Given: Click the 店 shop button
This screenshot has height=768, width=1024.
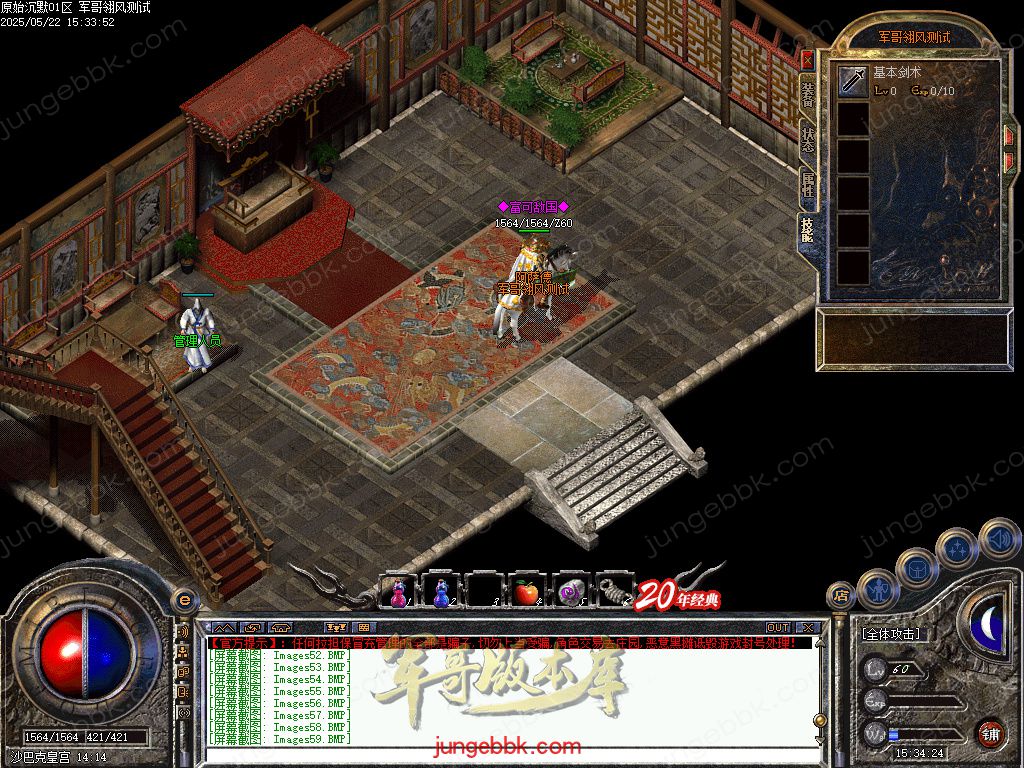Looking at the screenshot, I should [841, 597].
